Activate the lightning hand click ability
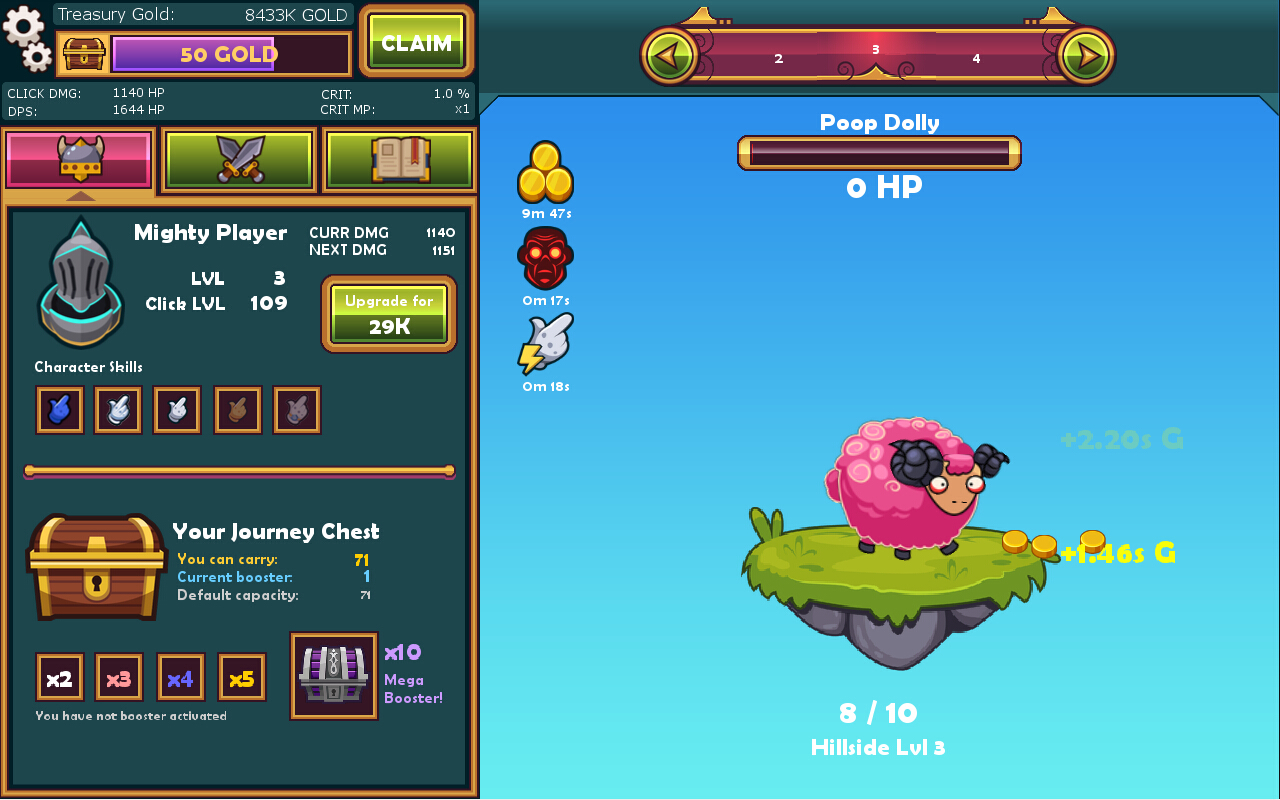This screenshot has width=1280, height=800. pos(545,344)
